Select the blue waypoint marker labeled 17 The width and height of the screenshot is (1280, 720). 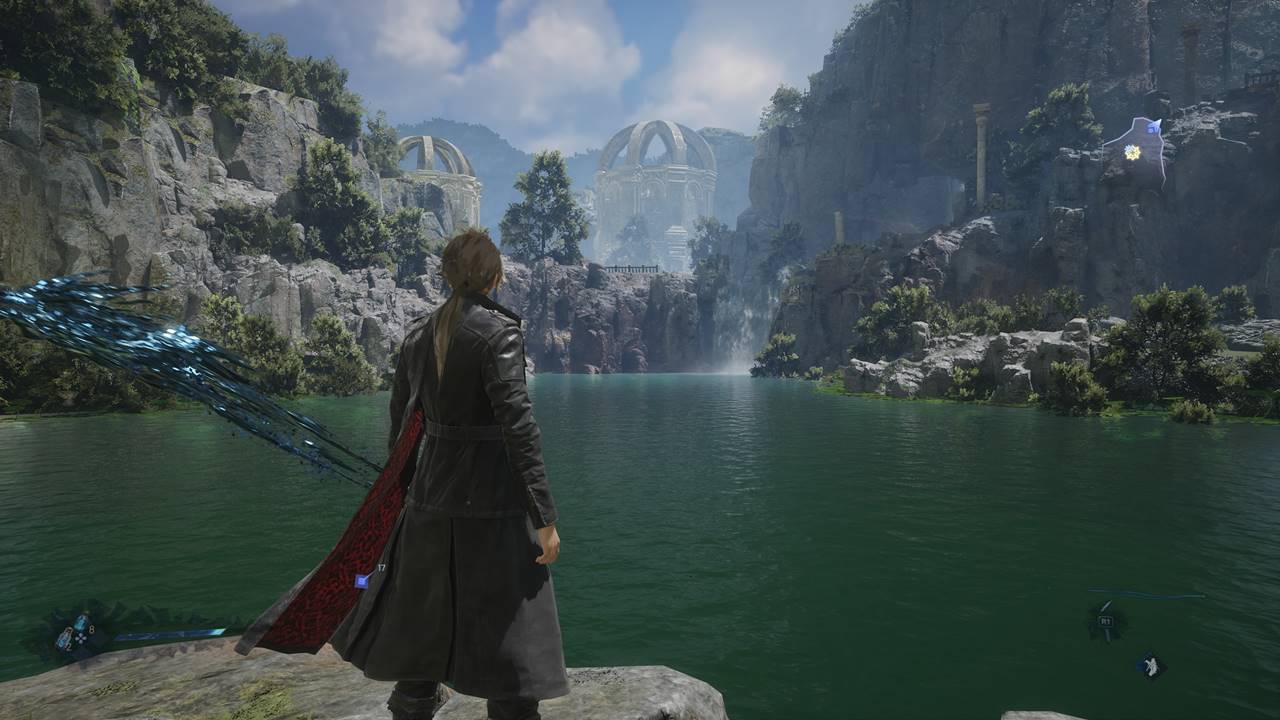coord(362,580)
